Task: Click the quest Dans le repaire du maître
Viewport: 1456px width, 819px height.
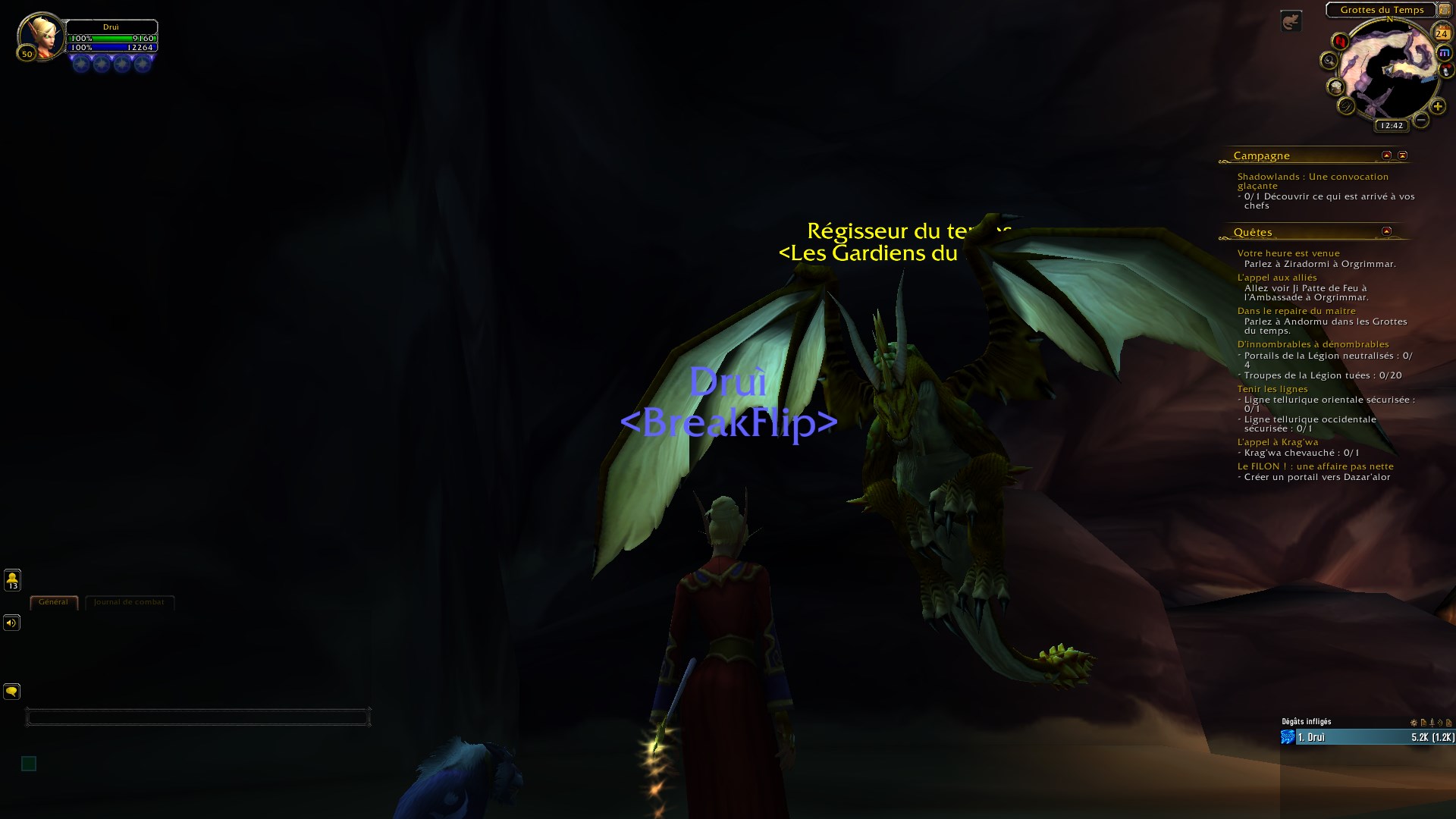Action: (1297, 311)
